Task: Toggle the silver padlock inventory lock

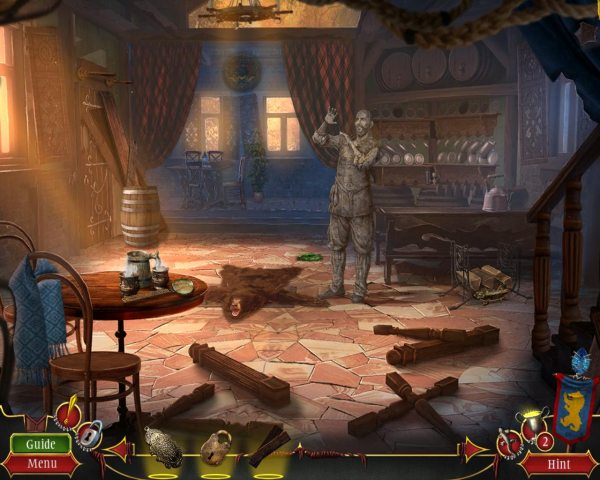Action: [92, 435]
